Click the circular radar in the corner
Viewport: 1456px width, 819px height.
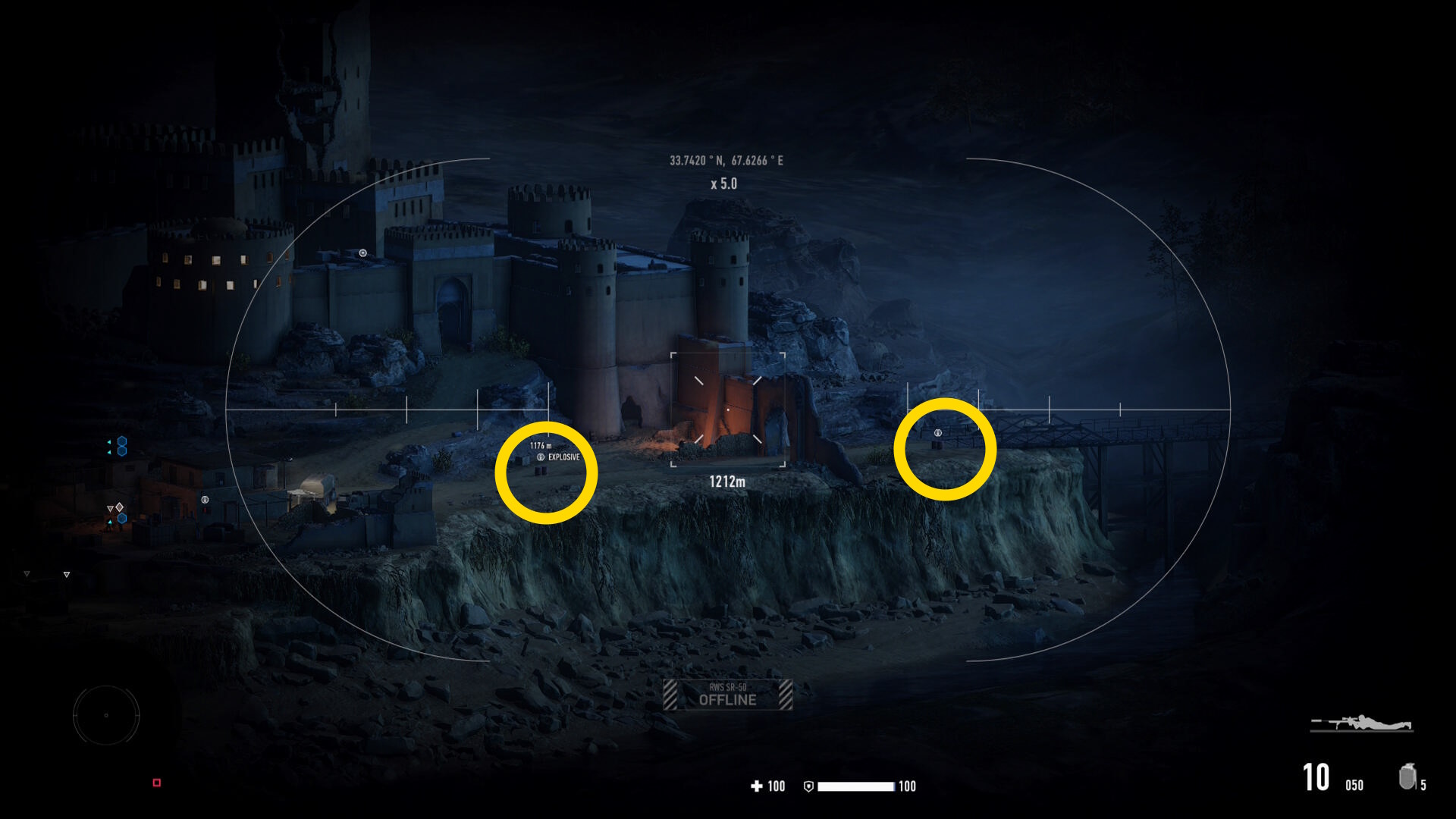(x=106, y=715)
